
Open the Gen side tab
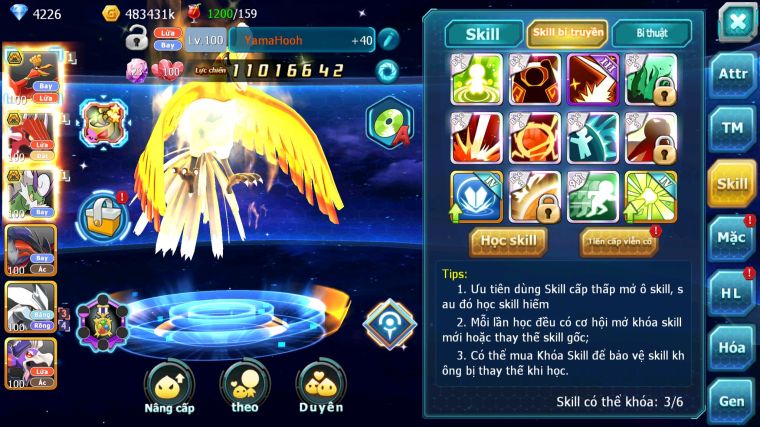click(x=732, y=401)
